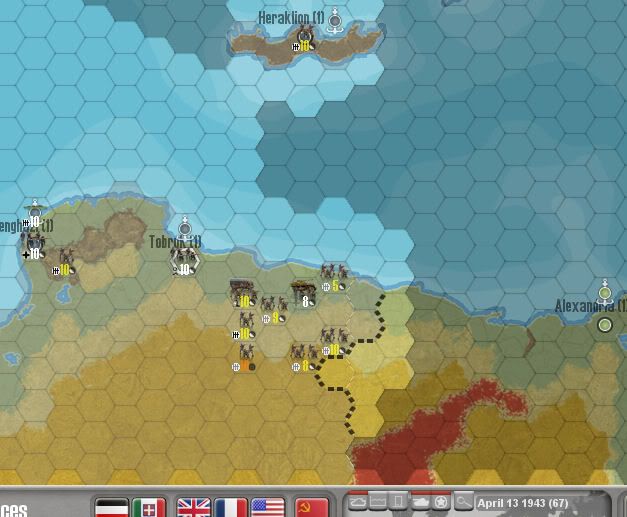Select the German flag button
627x517 pixels.
113,507
